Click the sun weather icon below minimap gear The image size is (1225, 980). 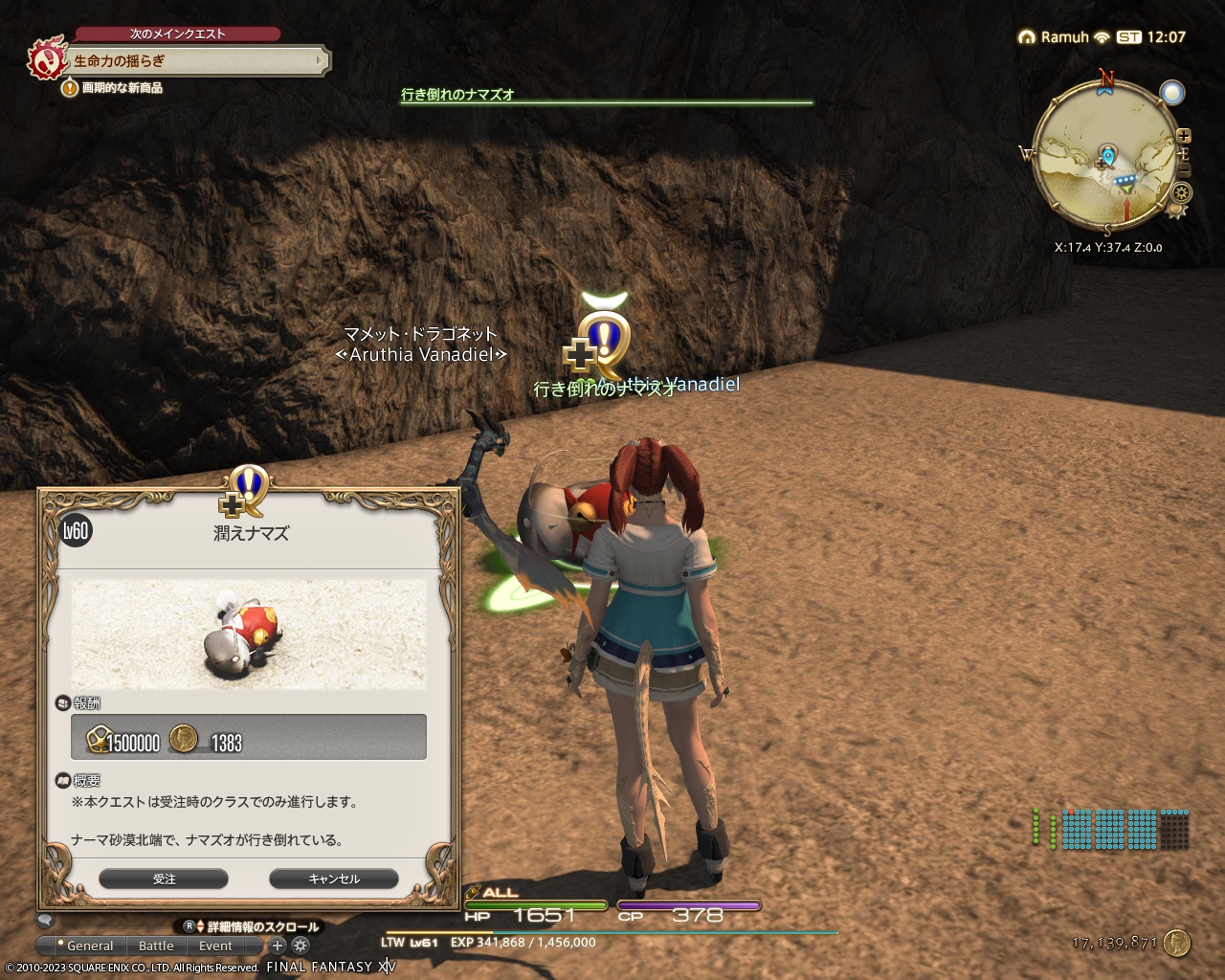pyautogui.click(x=1176, y=210)
